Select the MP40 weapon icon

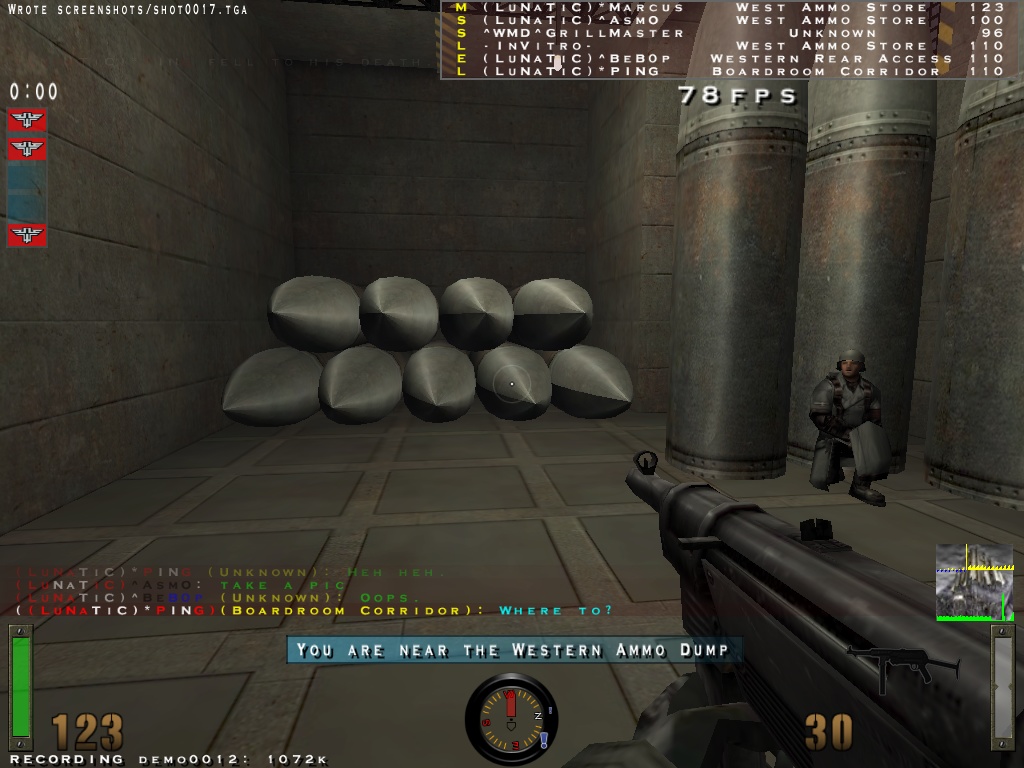point(902,667)
